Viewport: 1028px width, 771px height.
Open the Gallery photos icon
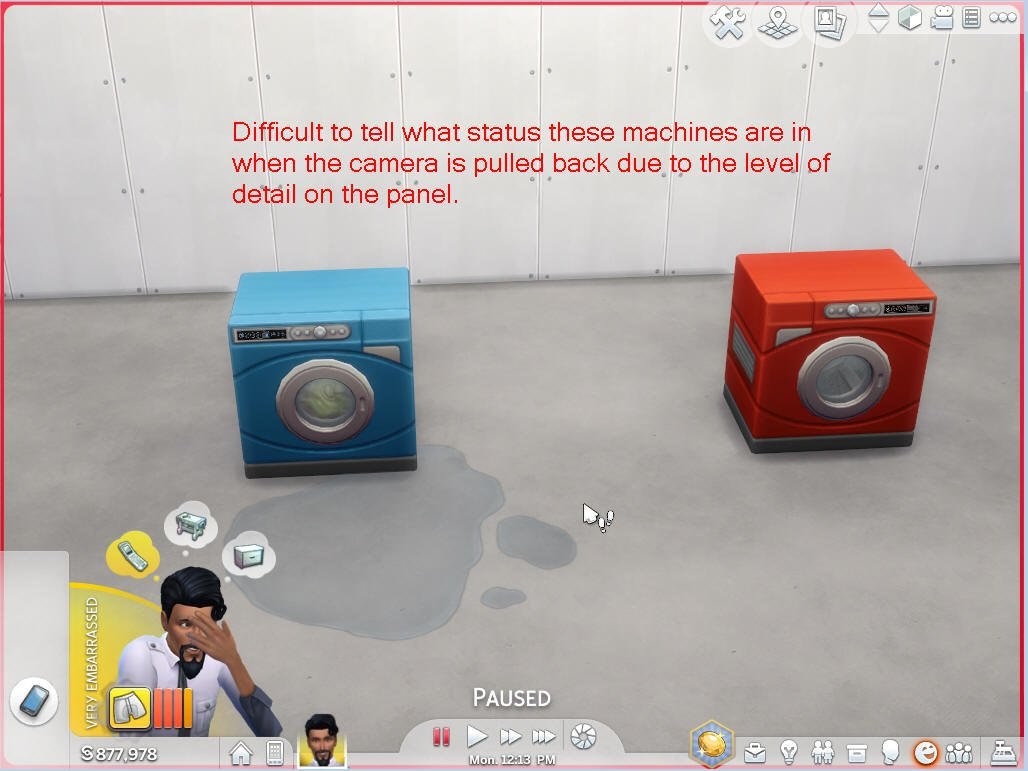point(828,21)
